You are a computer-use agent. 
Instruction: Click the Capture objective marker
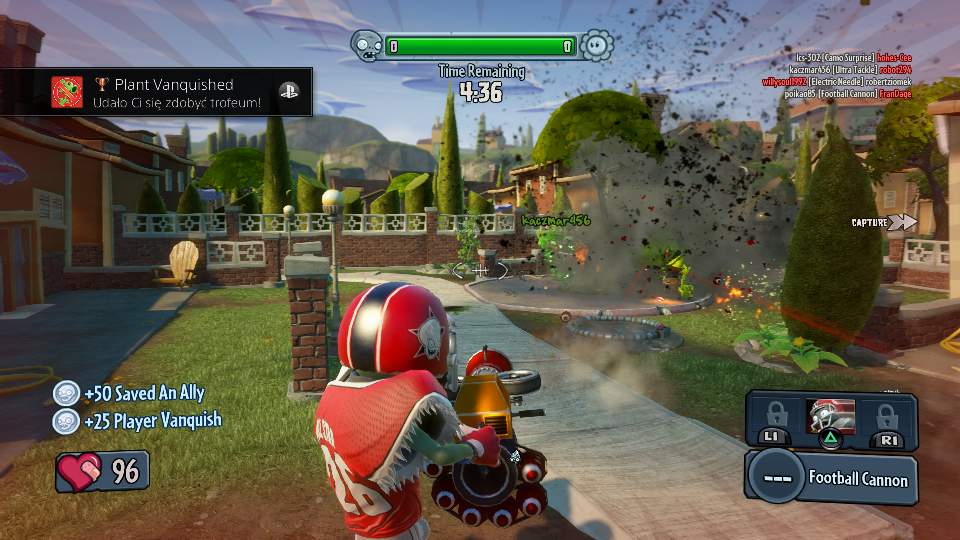point(884,223)
